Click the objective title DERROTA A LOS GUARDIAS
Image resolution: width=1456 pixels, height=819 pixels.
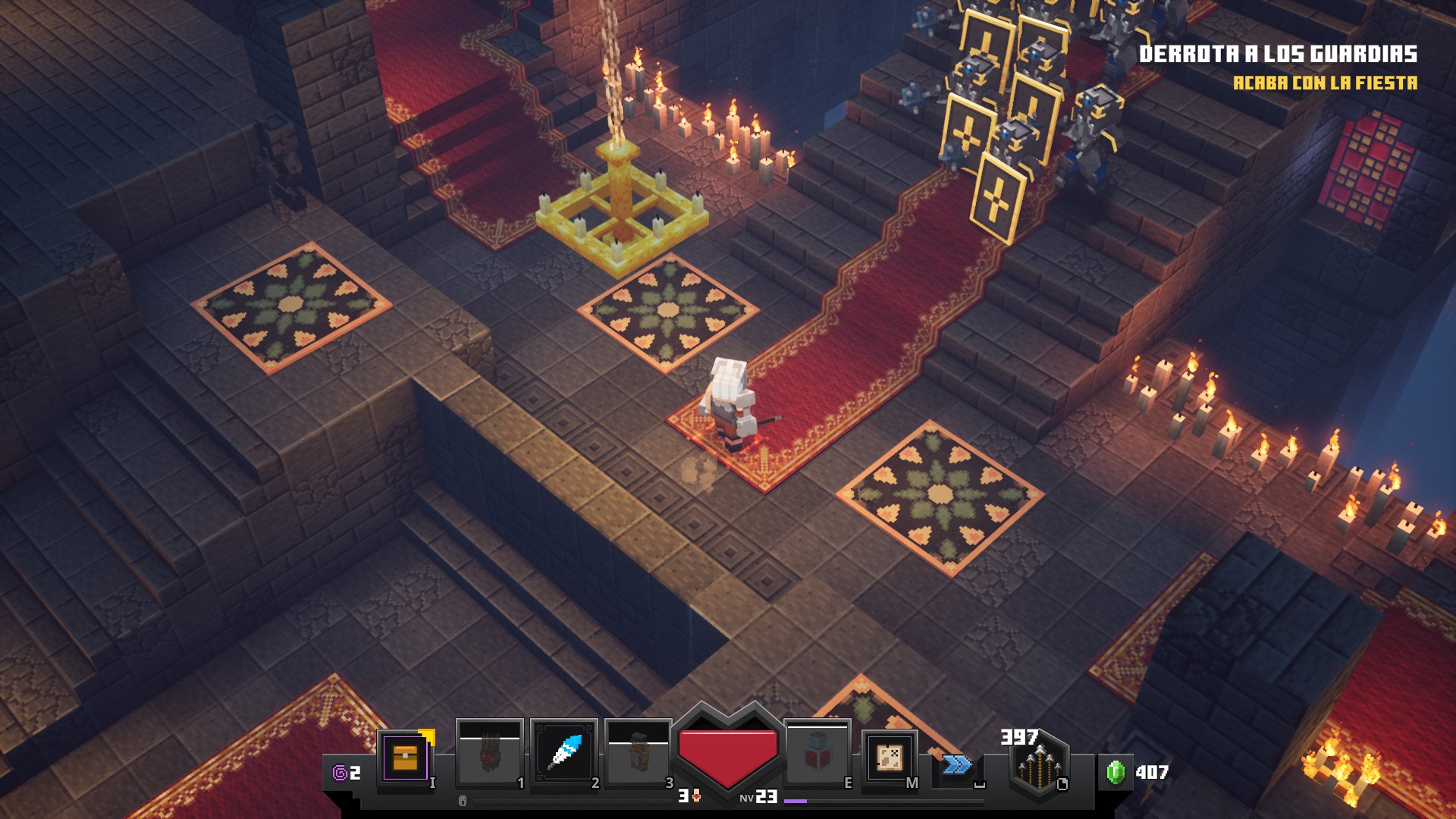[1282, 54]
